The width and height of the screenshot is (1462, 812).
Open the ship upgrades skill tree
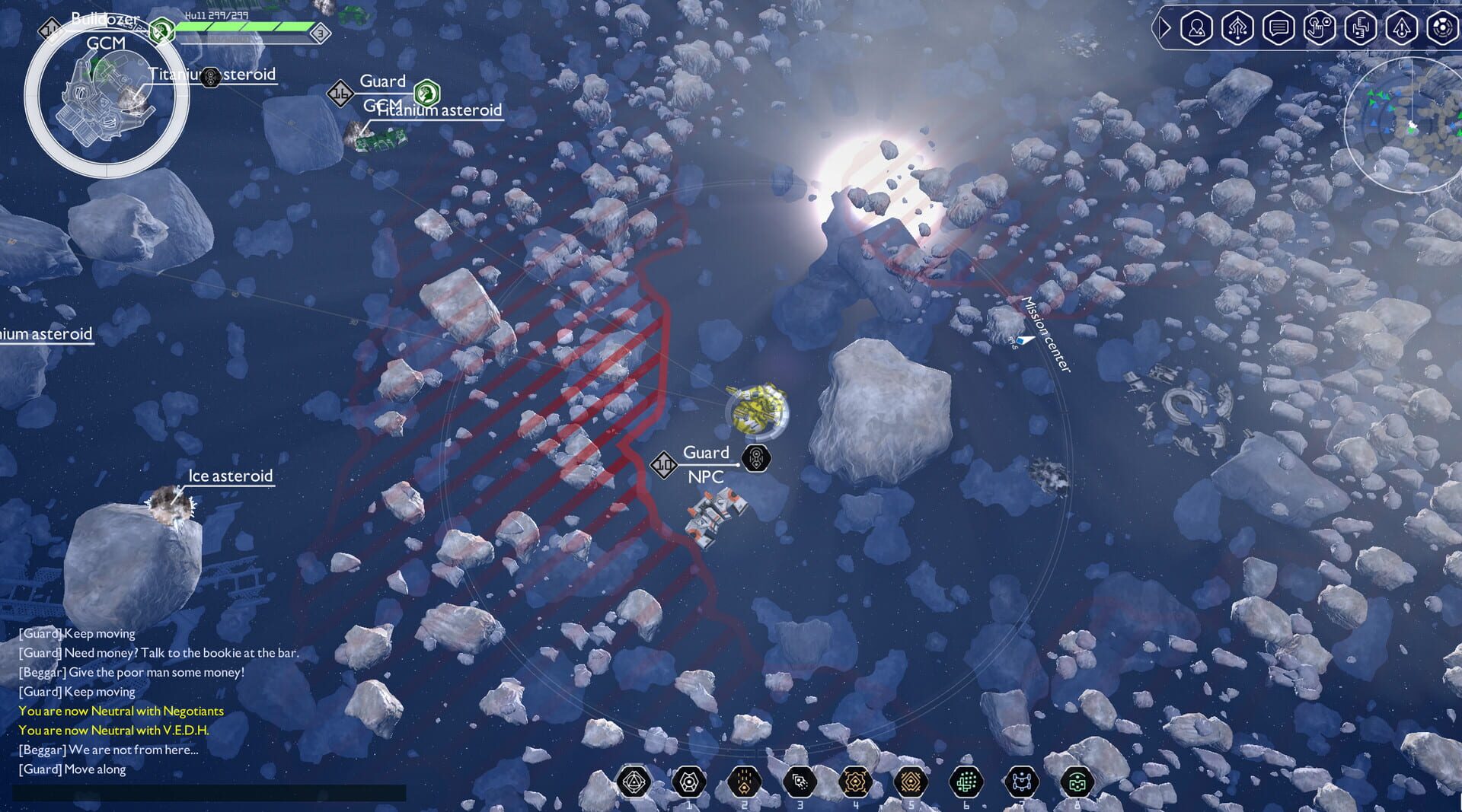[1237, 28]
